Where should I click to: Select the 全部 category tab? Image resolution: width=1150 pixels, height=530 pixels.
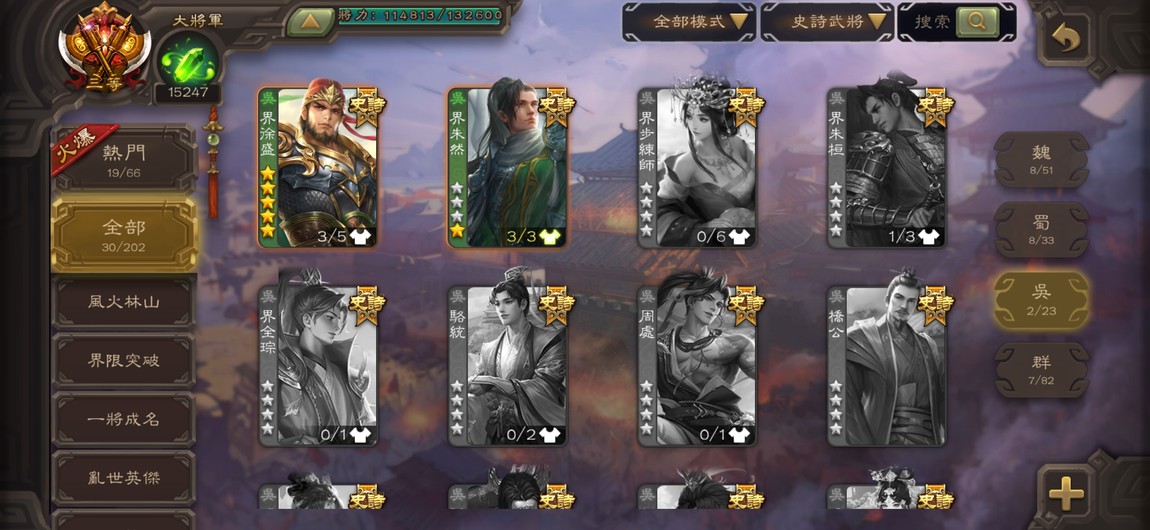click(124, 234)
